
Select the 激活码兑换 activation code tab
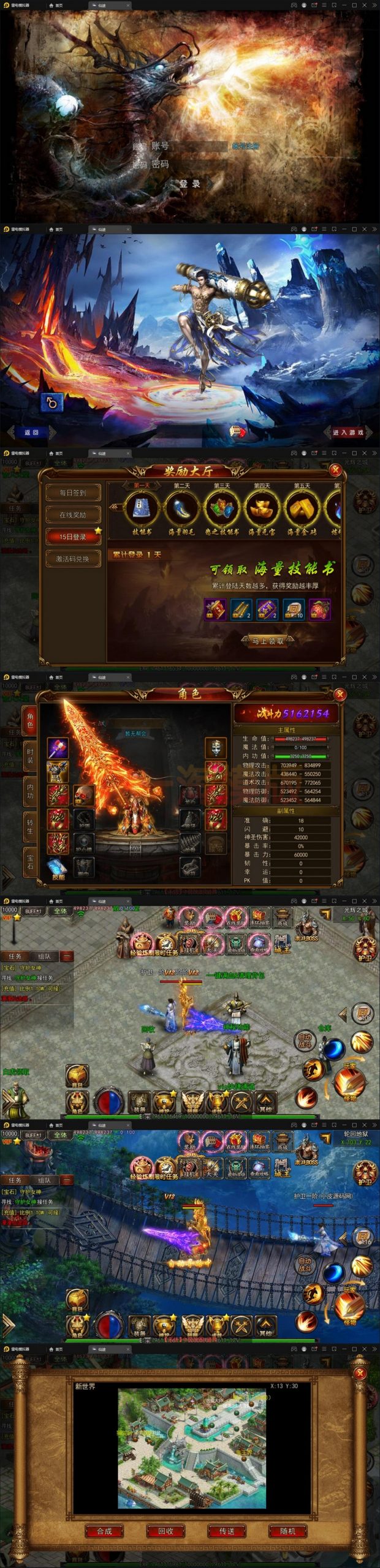click(72, 559)
